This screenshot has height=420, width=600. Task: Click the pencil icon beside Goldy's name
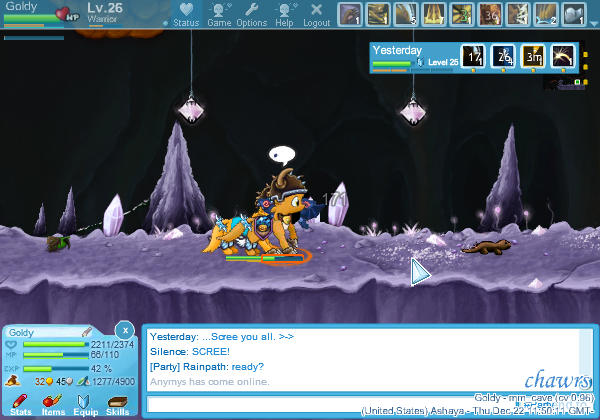point(87,332)
